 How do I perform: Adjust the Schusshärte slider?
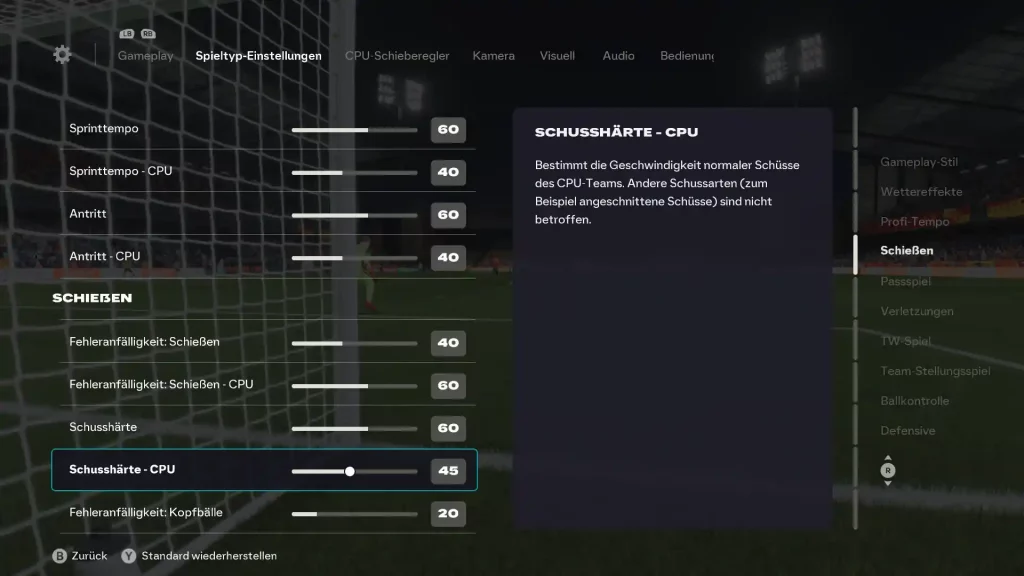pos(354,428)
